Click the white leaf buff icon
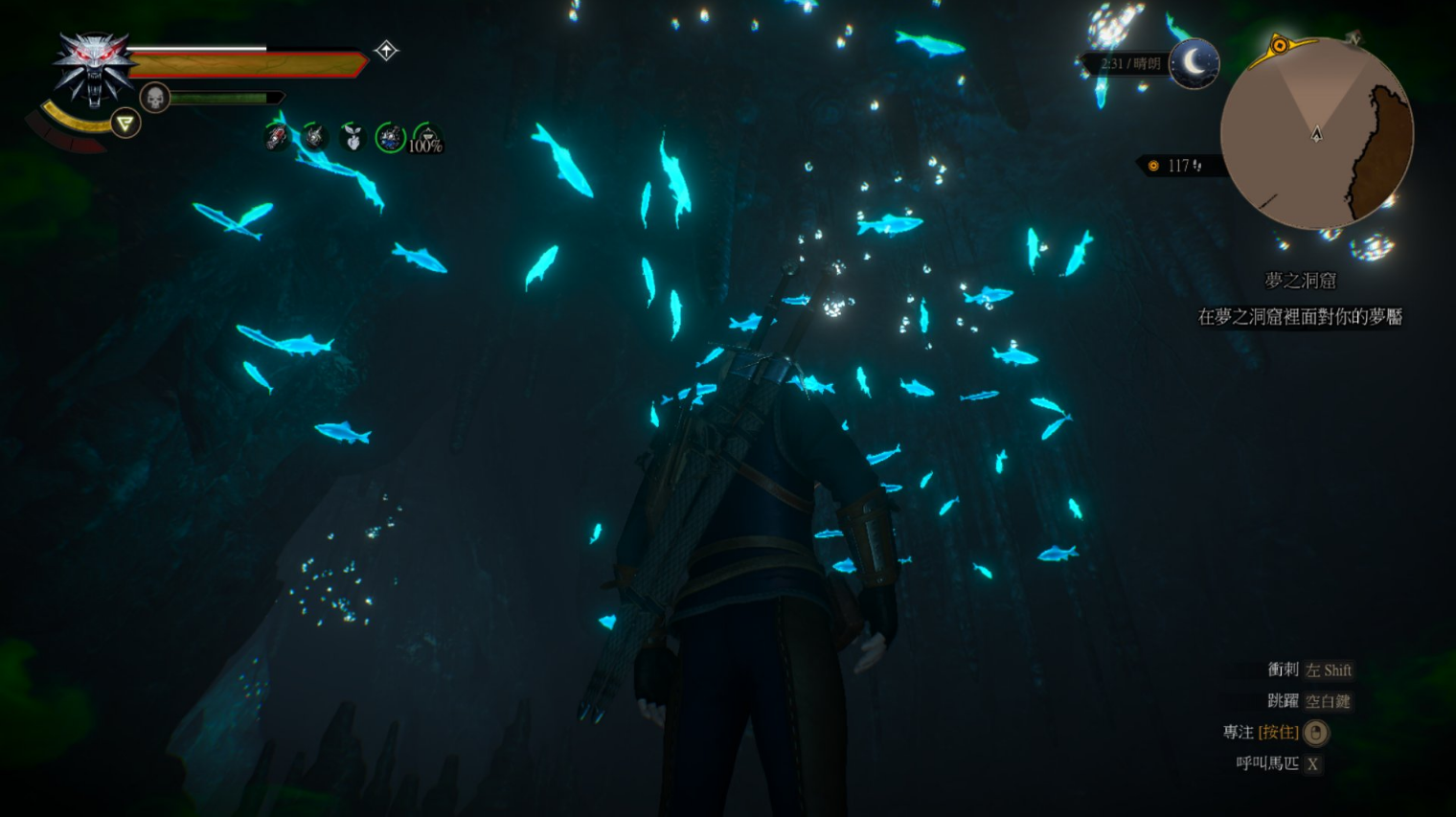This screenshot has width=1456, height=817. click(353, 139)
